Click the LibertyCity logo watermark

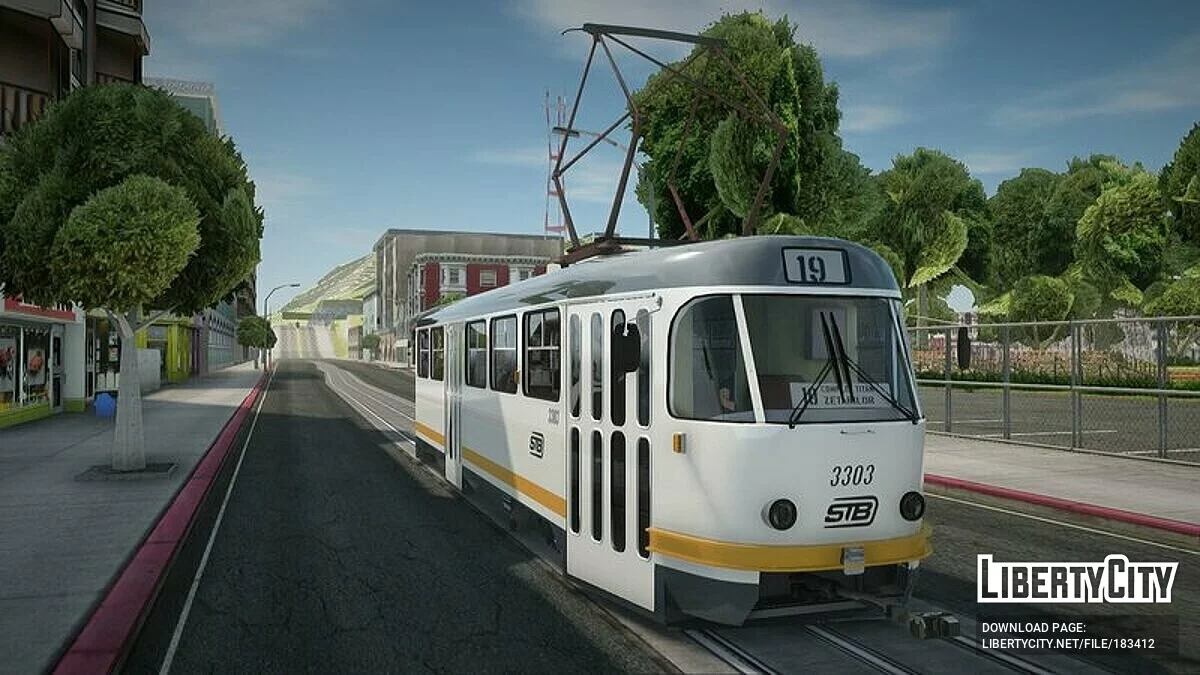coord(1077,579)
